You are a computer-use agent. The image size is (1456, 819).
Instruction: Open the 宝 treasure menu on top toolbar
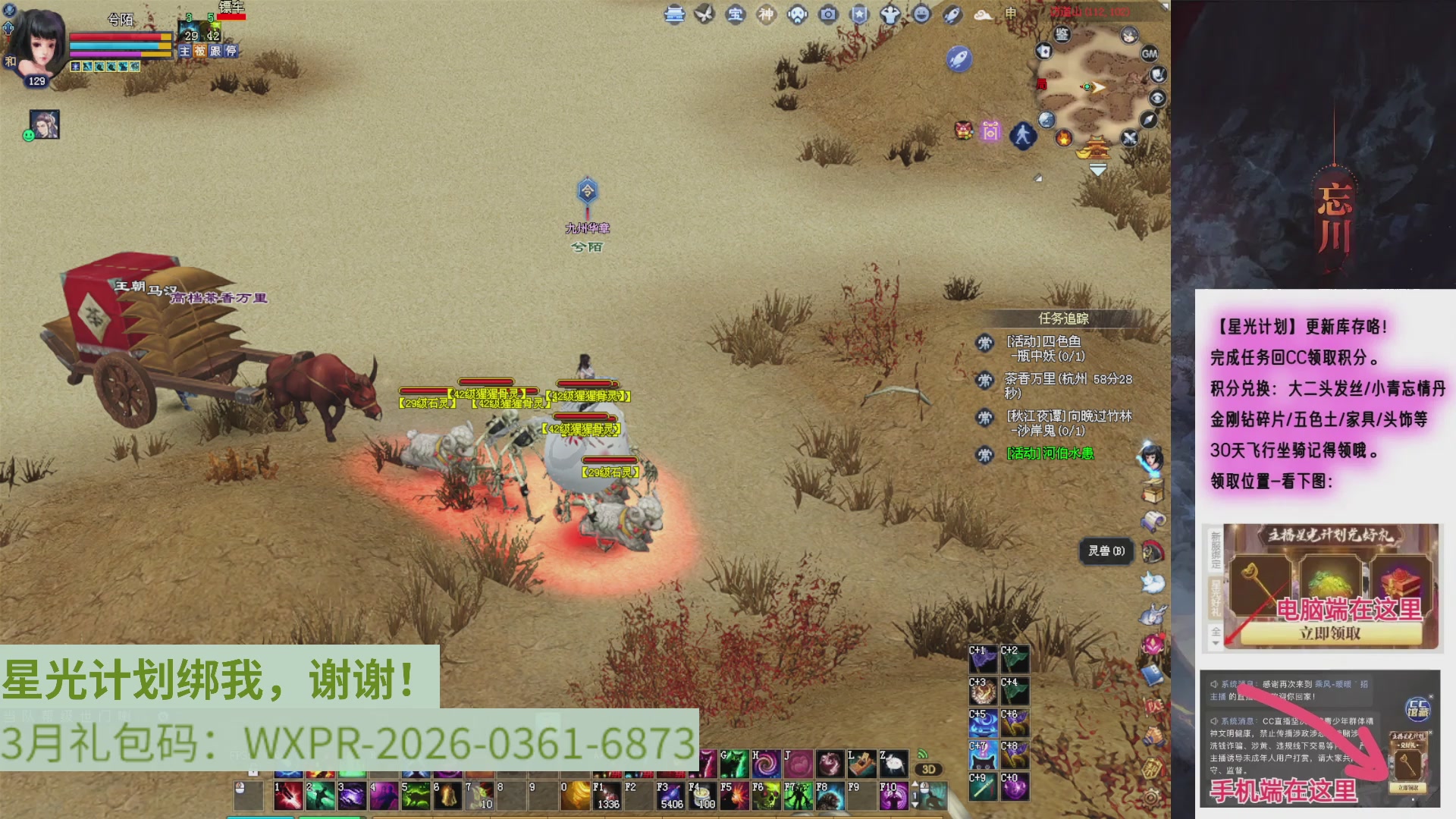point(735,14)
